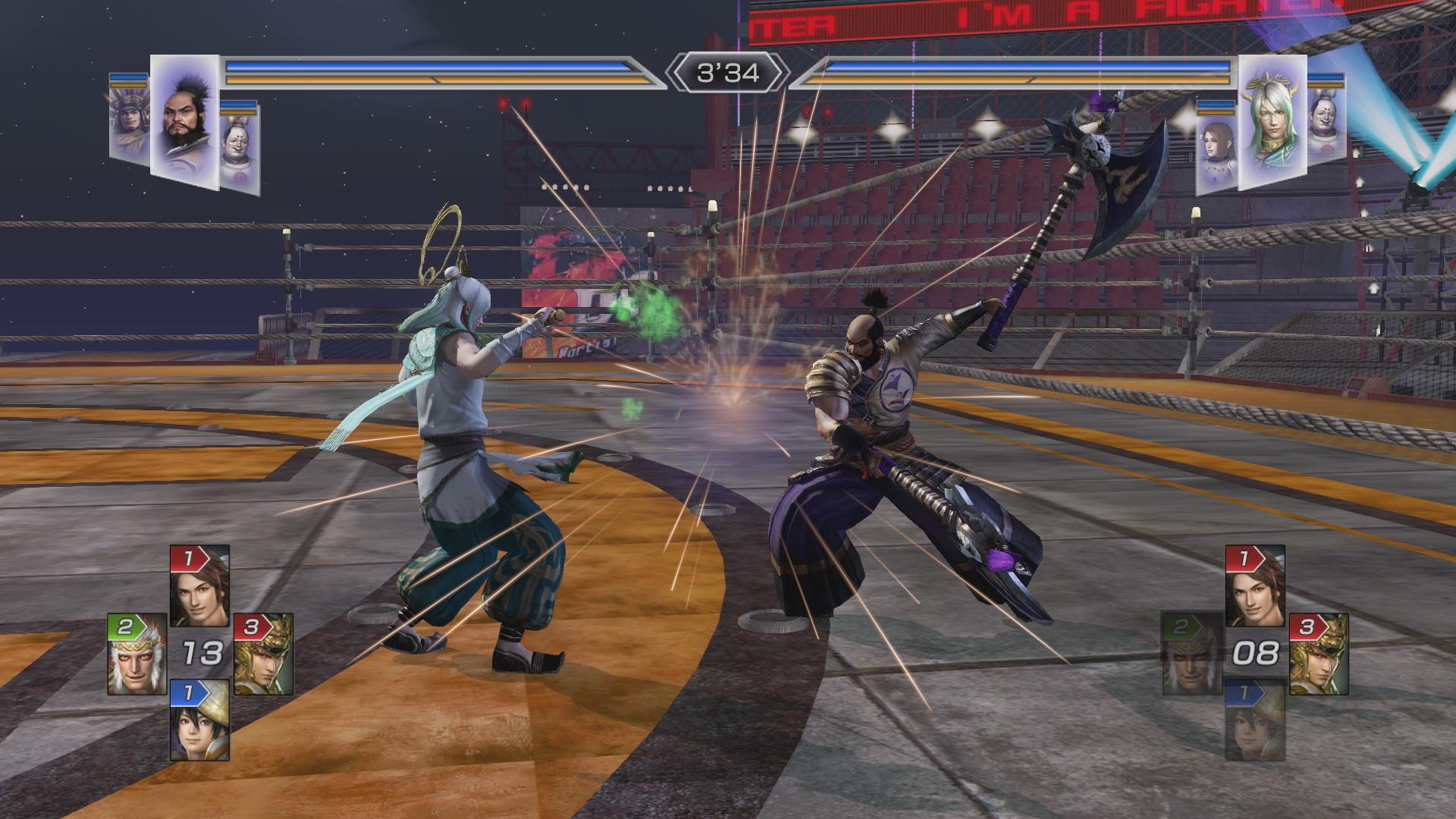Use the red 3 golden-helmet card near 08
The height and width of the screenshot is (819, 1456).
tap(1317, 654)
